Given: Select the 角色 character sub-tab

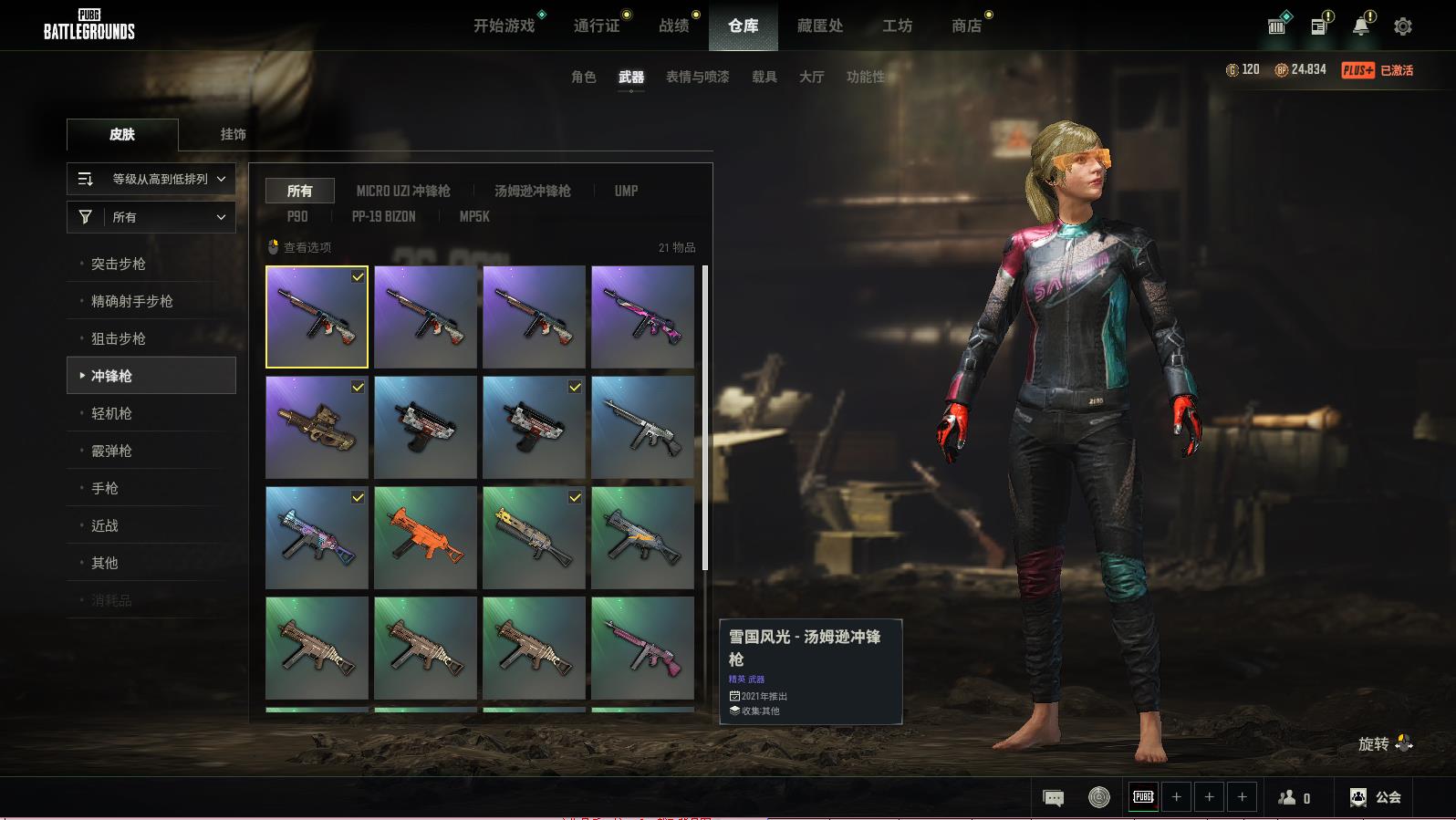Looking at the screenshot, I should [x=583, y=77].
